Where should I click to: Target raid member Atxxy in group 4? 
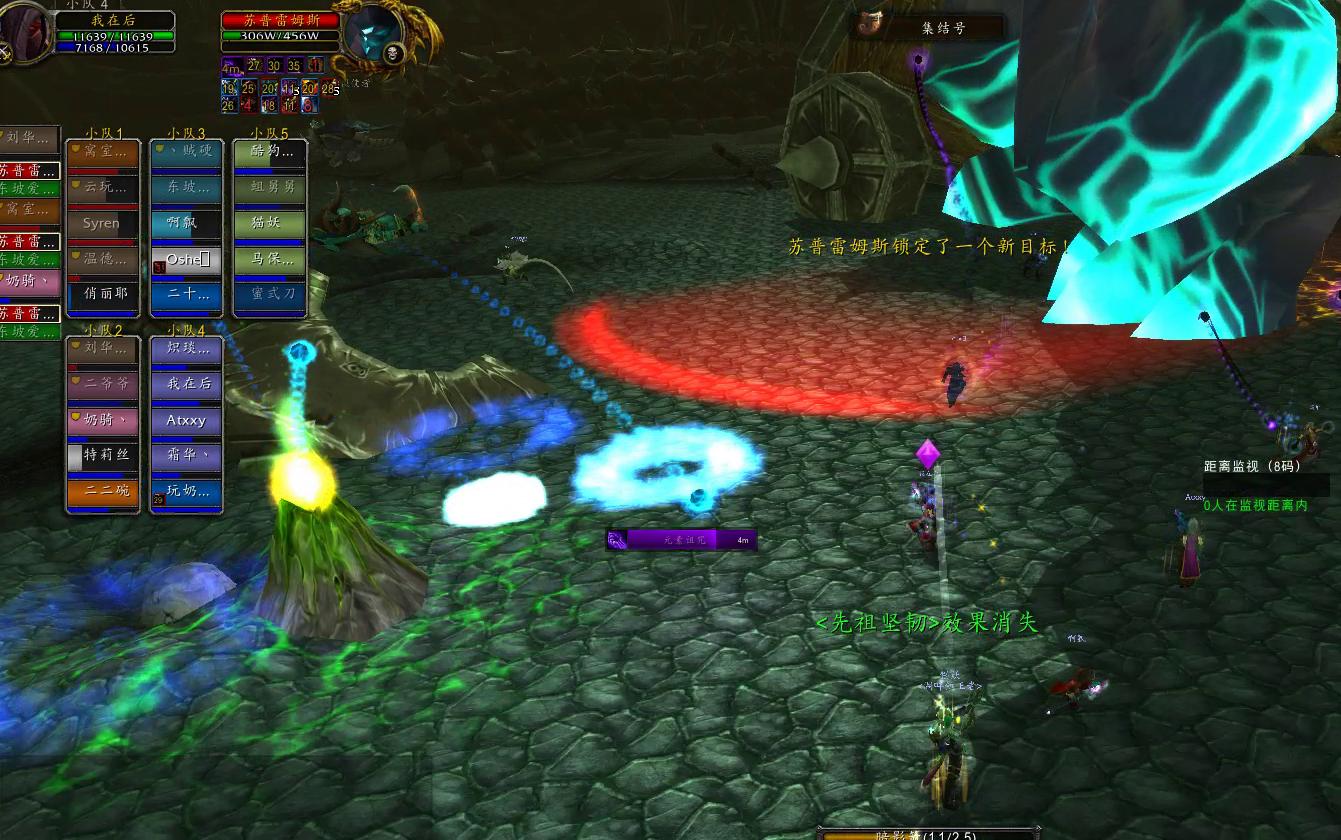pyautogui.click(x=186, y=421)
